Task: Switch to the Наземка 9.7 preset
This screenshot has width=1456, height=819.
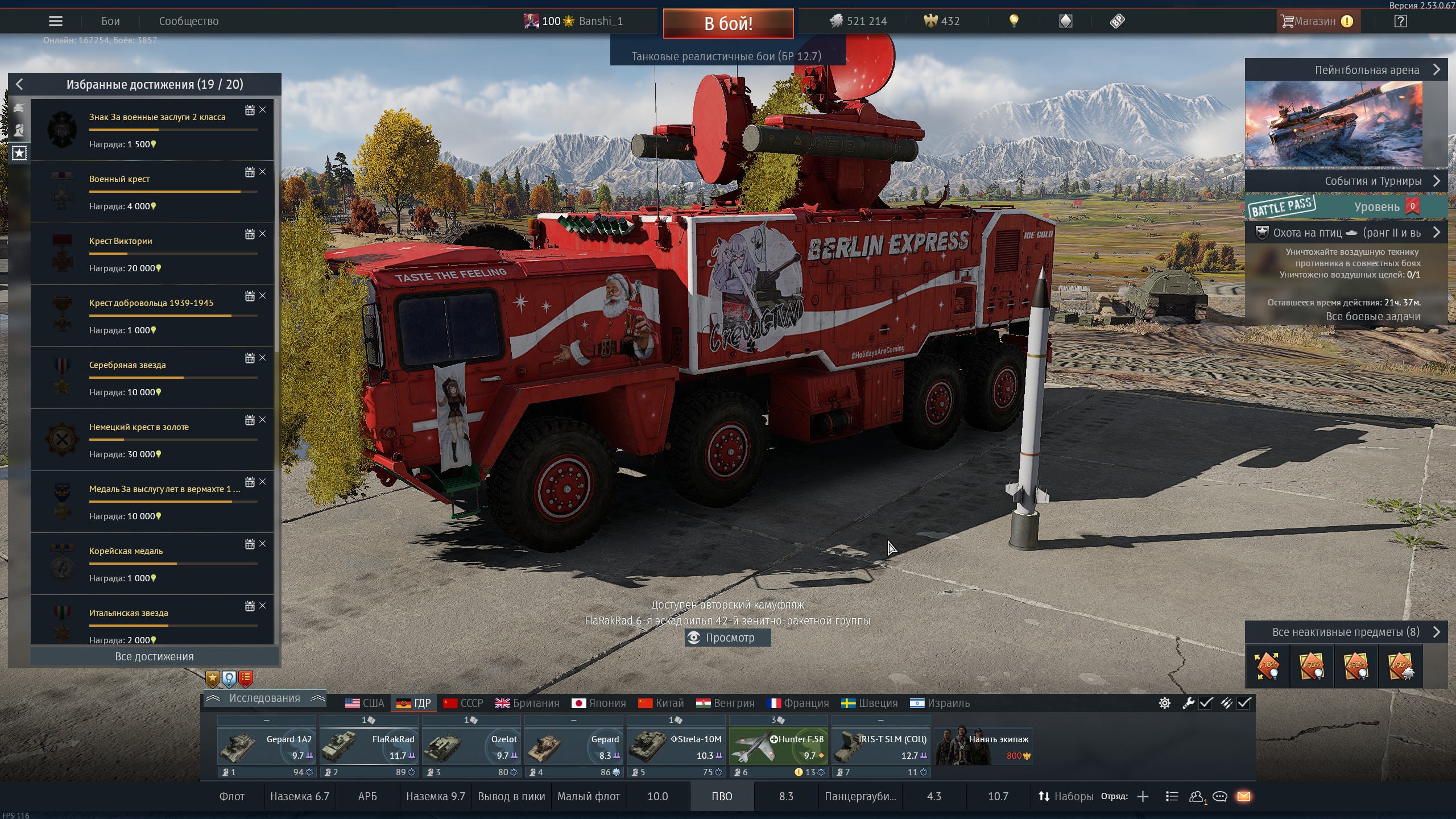Action: coord(435,796)
